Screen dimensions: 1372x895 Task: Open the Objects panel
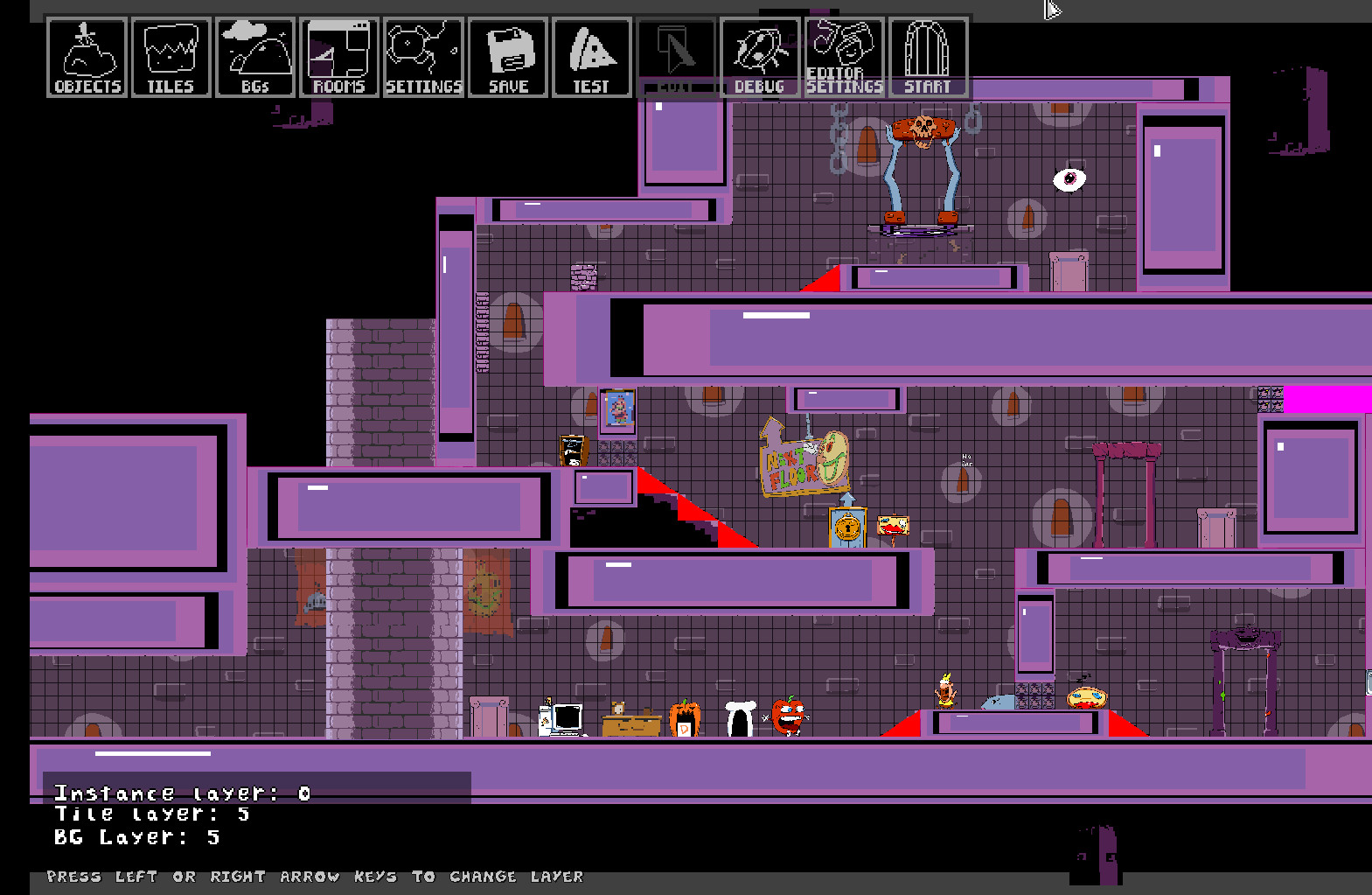click(85, 55)
